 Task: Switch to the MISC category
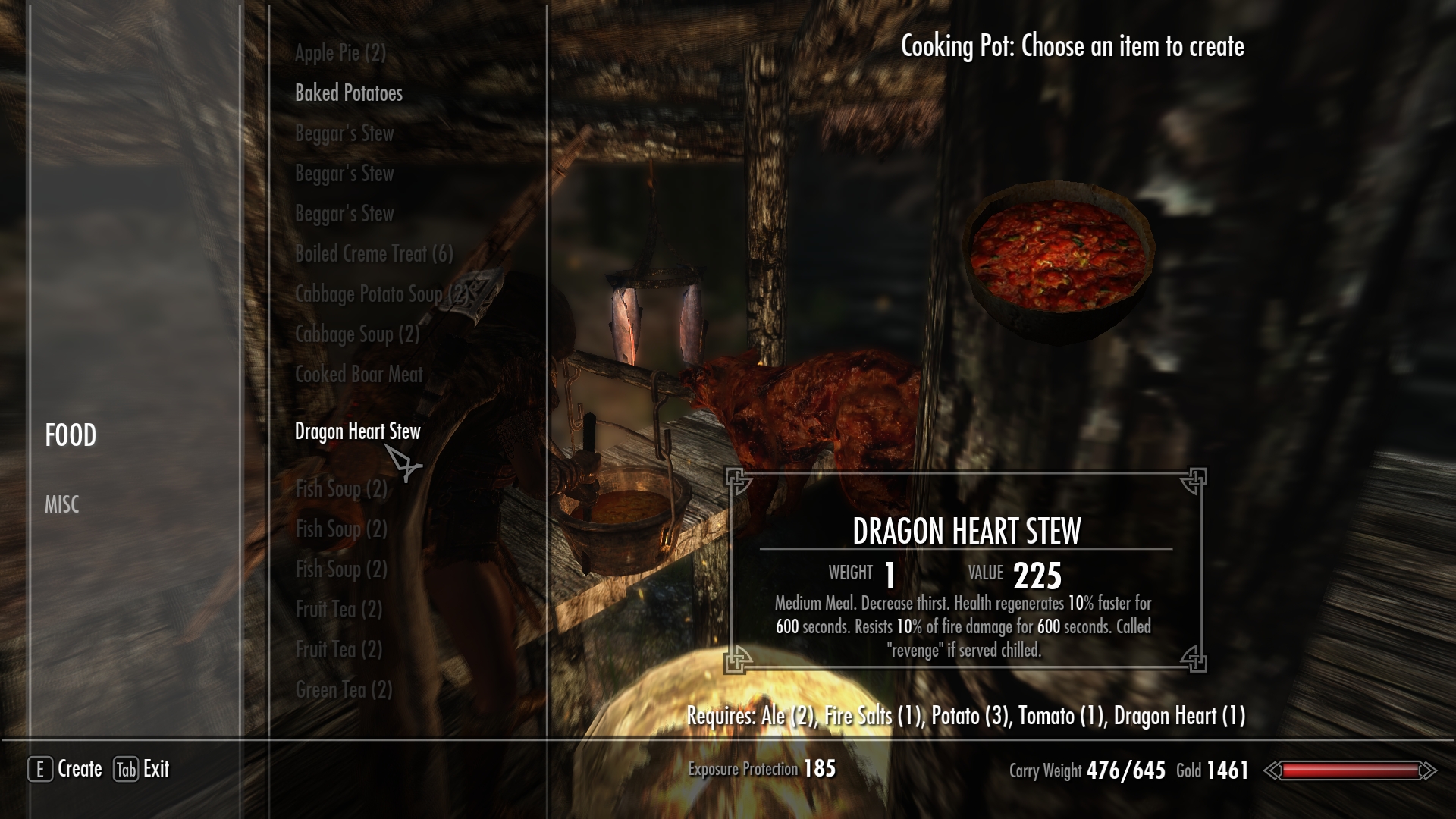(x=61, y=505)
